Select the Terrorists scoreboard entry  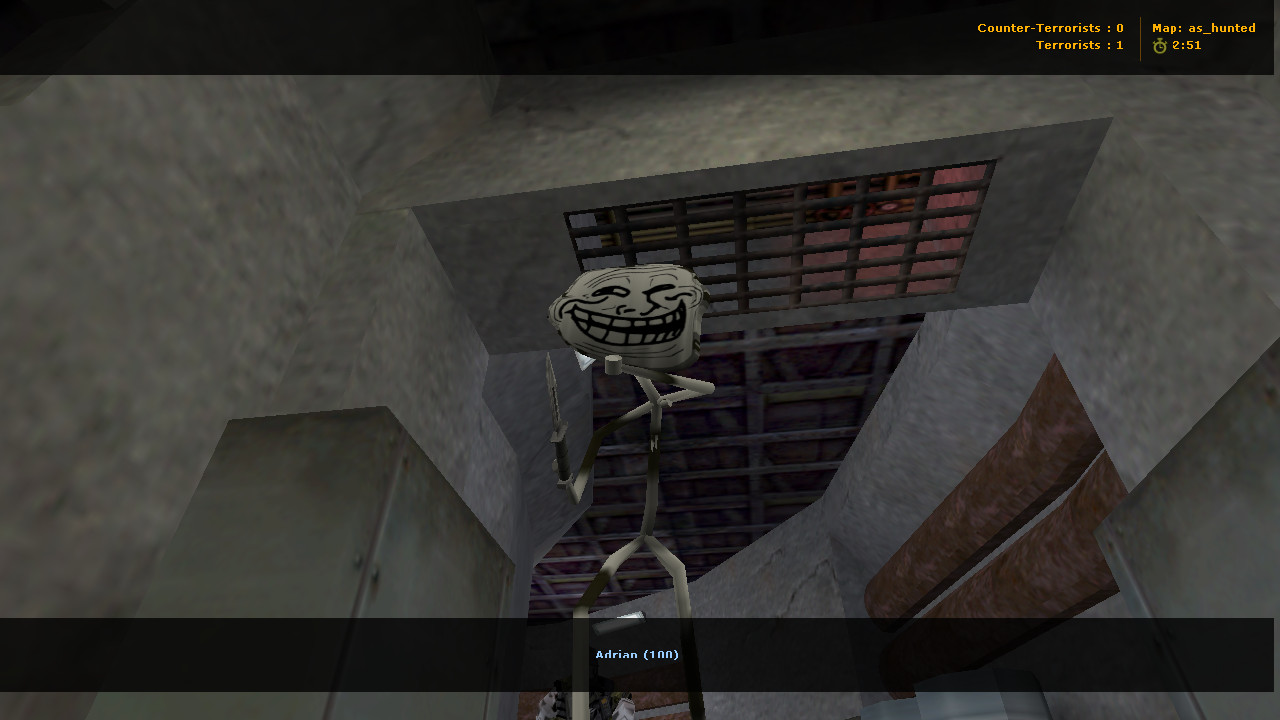pyautogui.click(x=1079, y=45)
